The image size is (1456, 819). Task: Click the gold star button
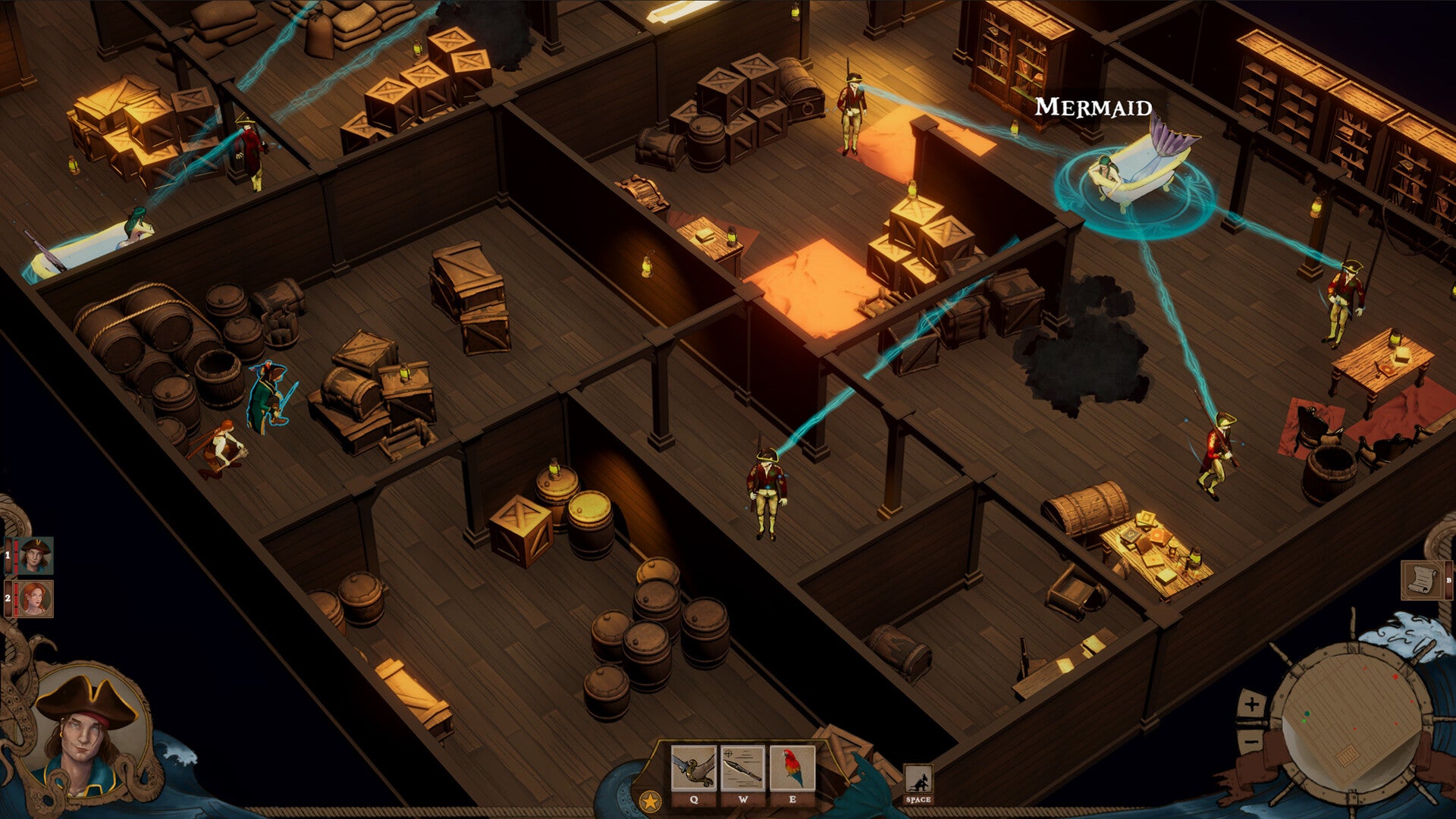click(x=650, y=801)
